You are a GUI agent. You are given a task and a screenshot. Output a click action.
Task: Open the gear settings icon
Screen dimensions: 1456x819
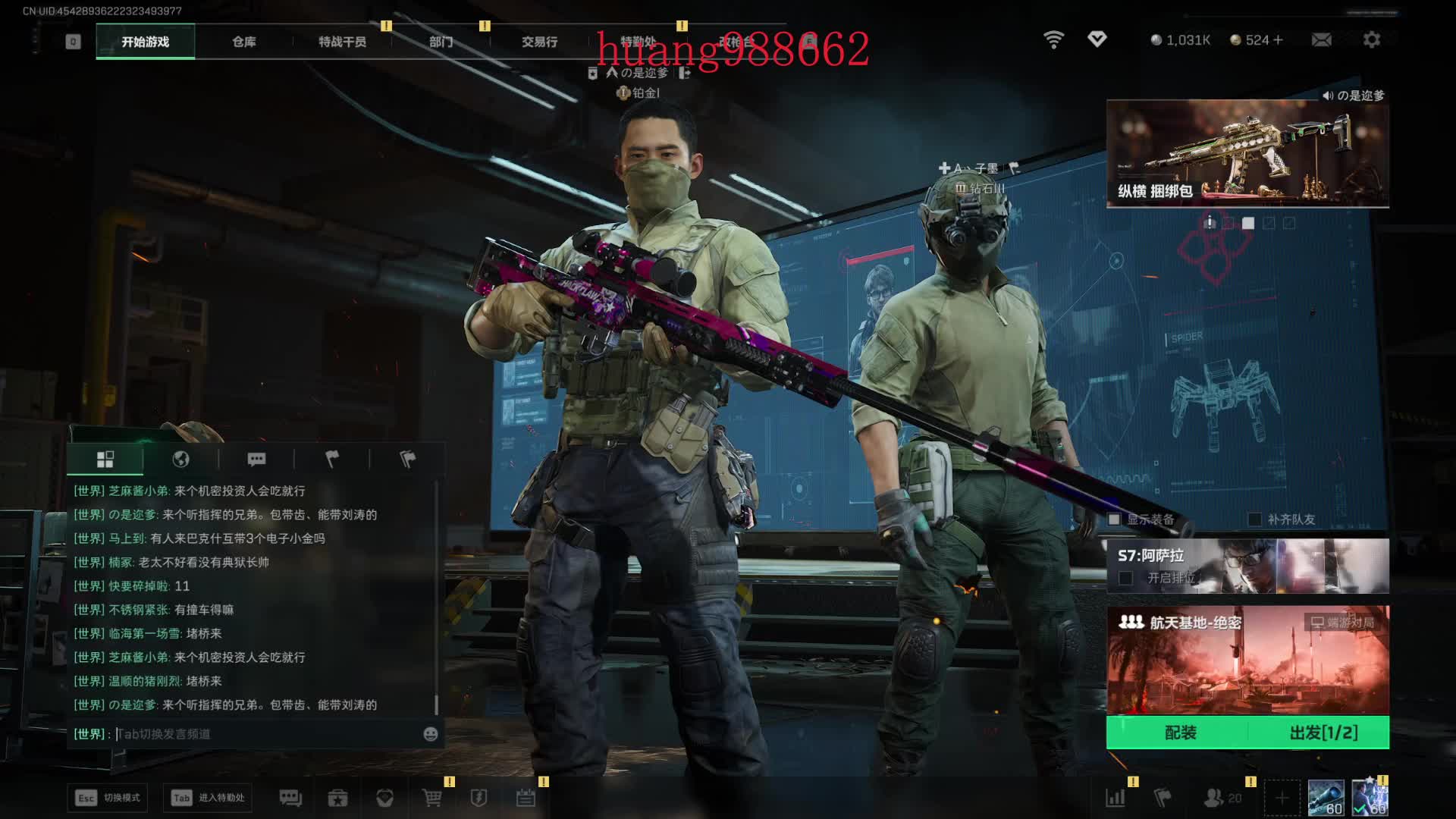(x=1371, y=39)
